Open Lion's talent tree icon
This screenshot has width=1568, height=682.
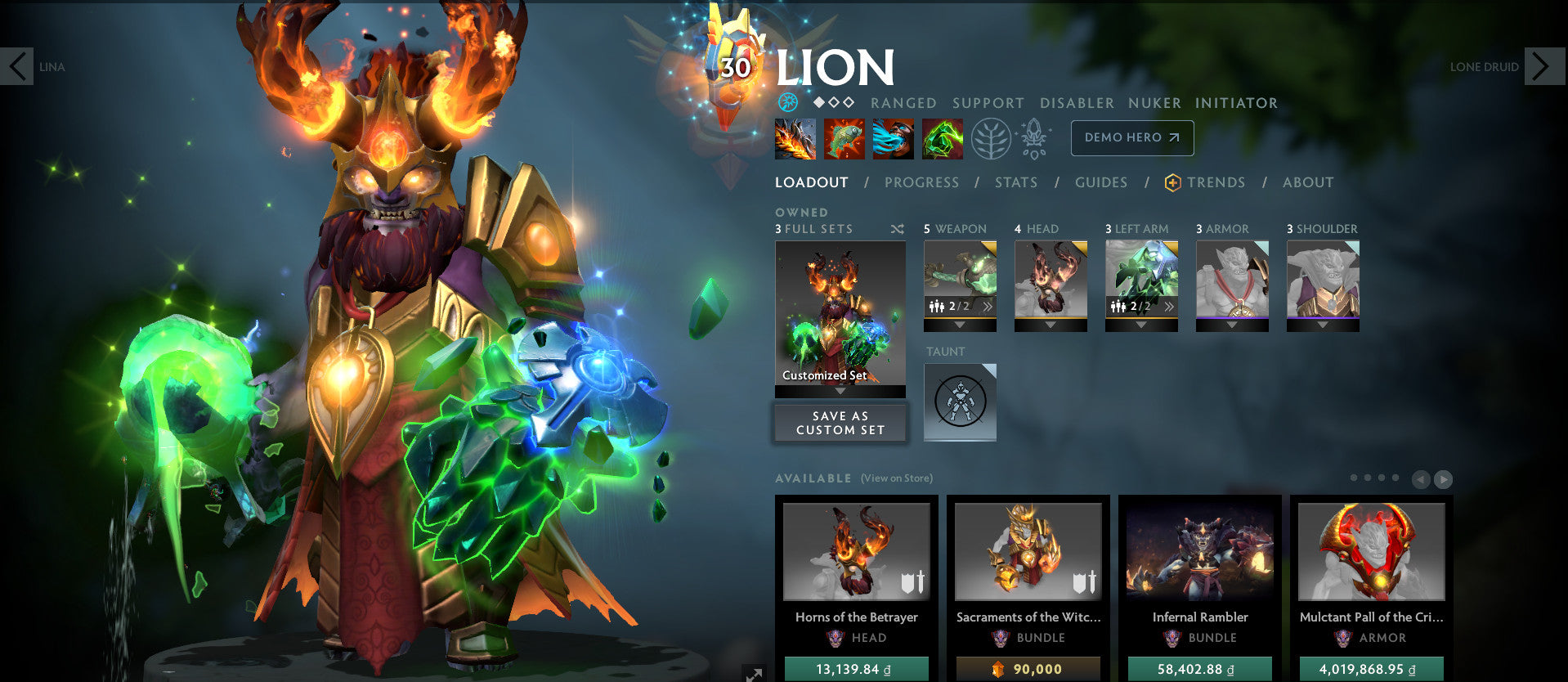pyautogui.click(x=992, y=138)
